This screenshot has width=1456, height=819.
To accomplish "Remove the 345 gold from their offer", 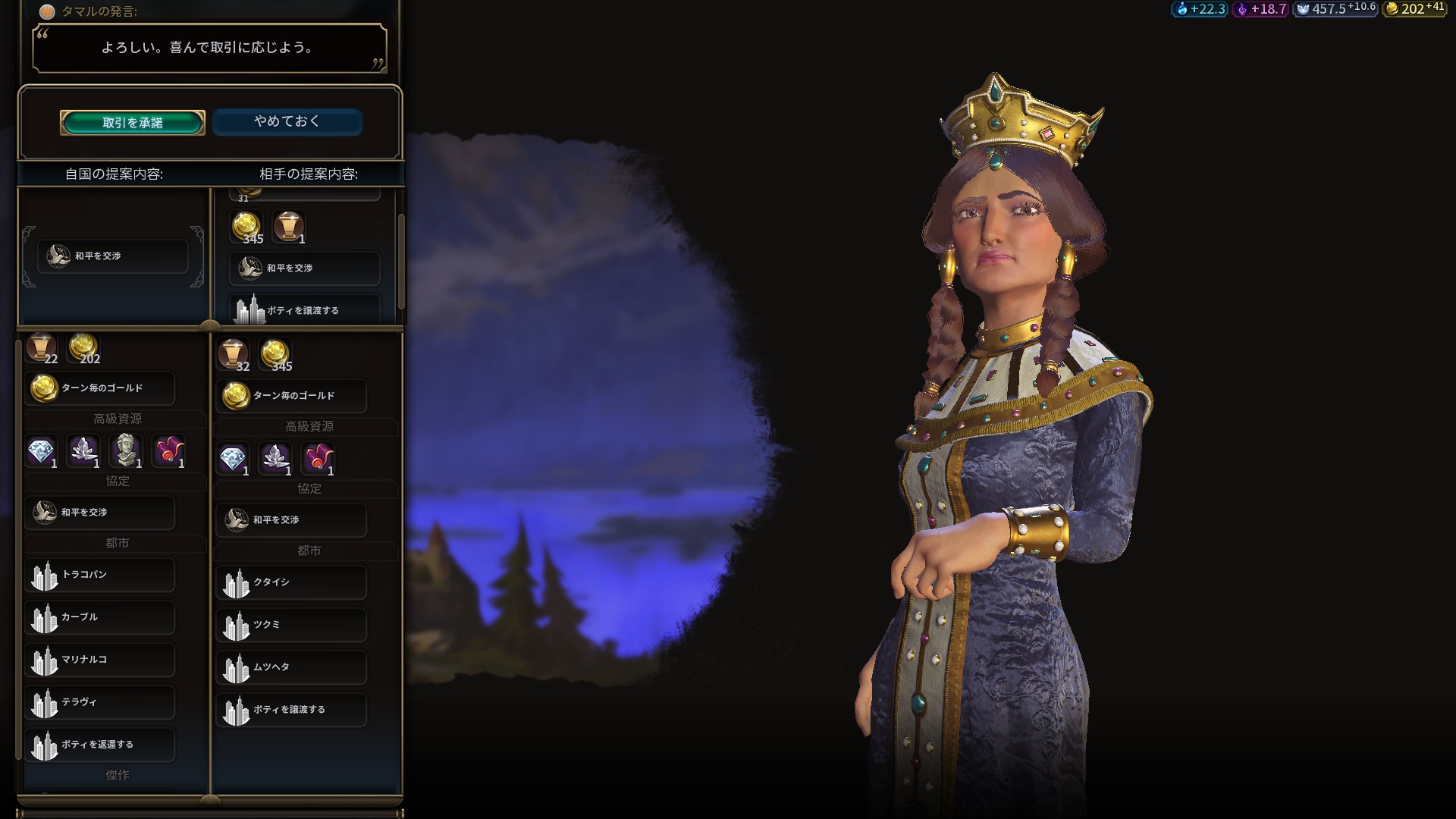I will pyautogui.click(x=246, y=227).
